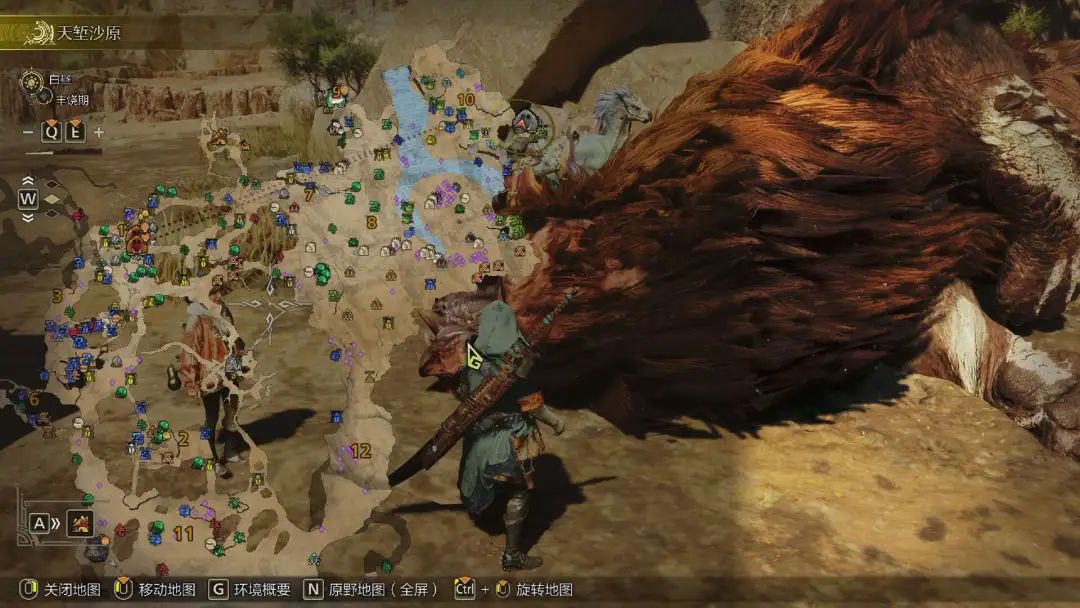Switch map layer with the lower chevron arrow
Screen dimensions: 1080x608
pyautogui.click(x=28, y=216)
